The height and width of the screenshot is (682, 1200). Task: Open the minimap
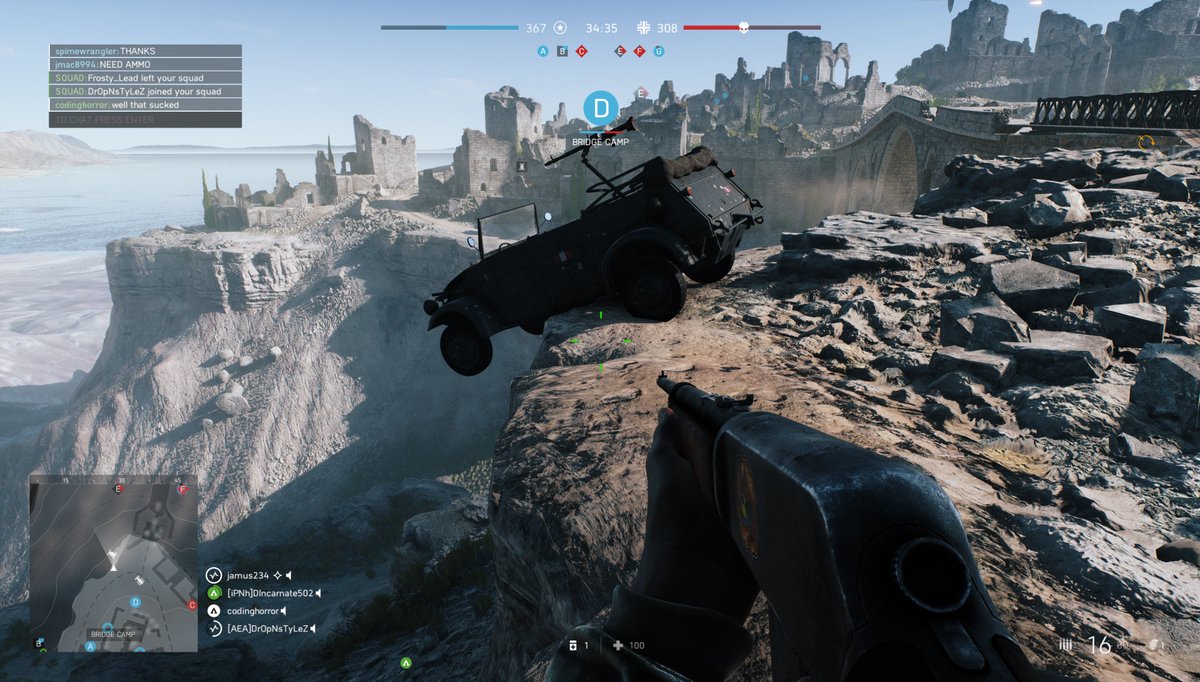(x=113, y=563)
